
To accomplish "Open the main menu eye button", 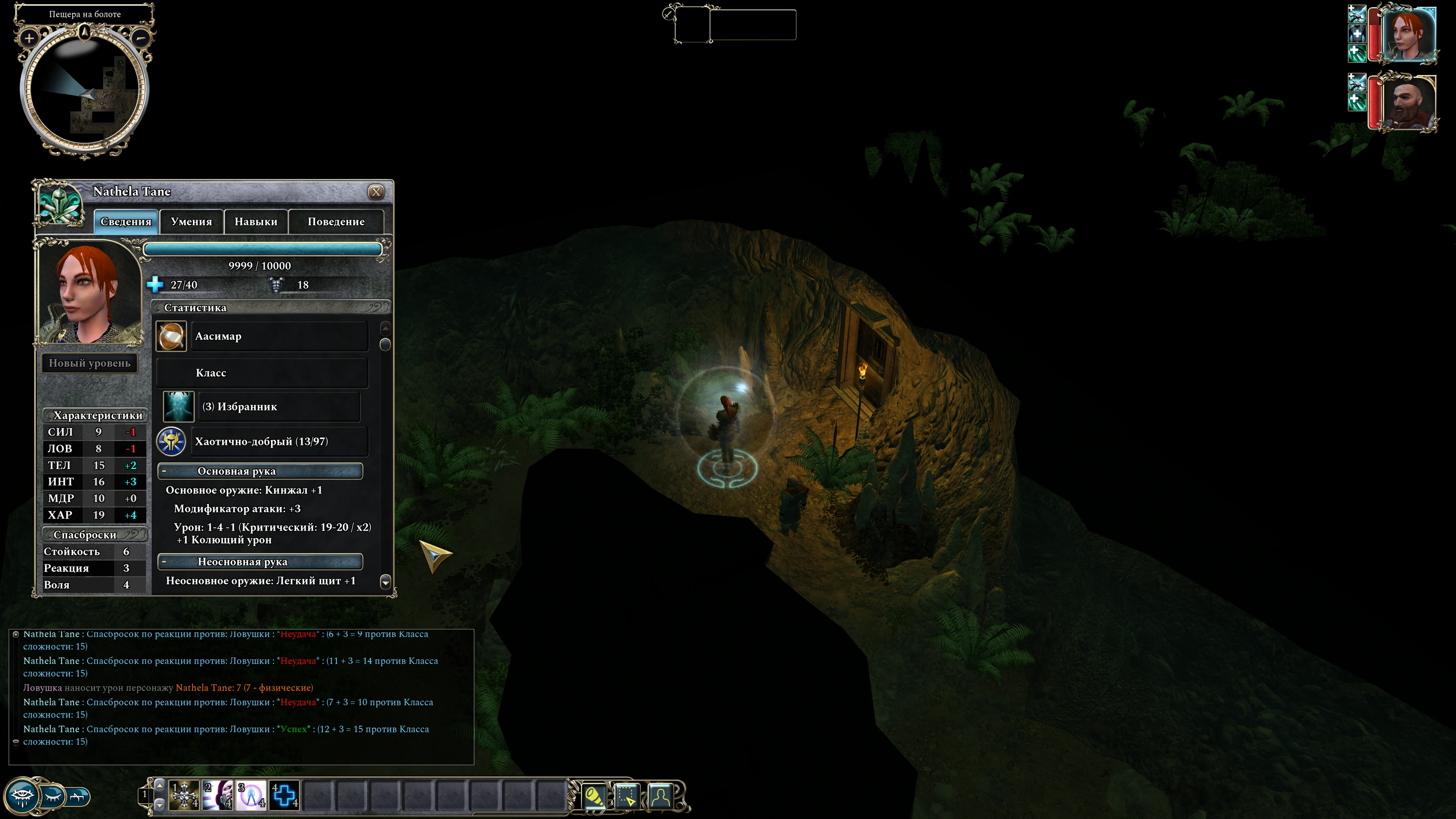I will point(23,796).
